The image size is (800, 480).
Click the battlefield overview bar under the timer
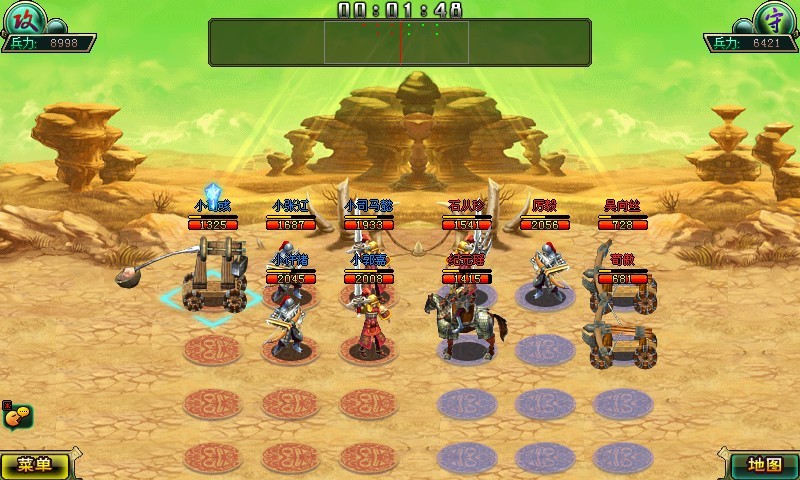pos(400,42)
